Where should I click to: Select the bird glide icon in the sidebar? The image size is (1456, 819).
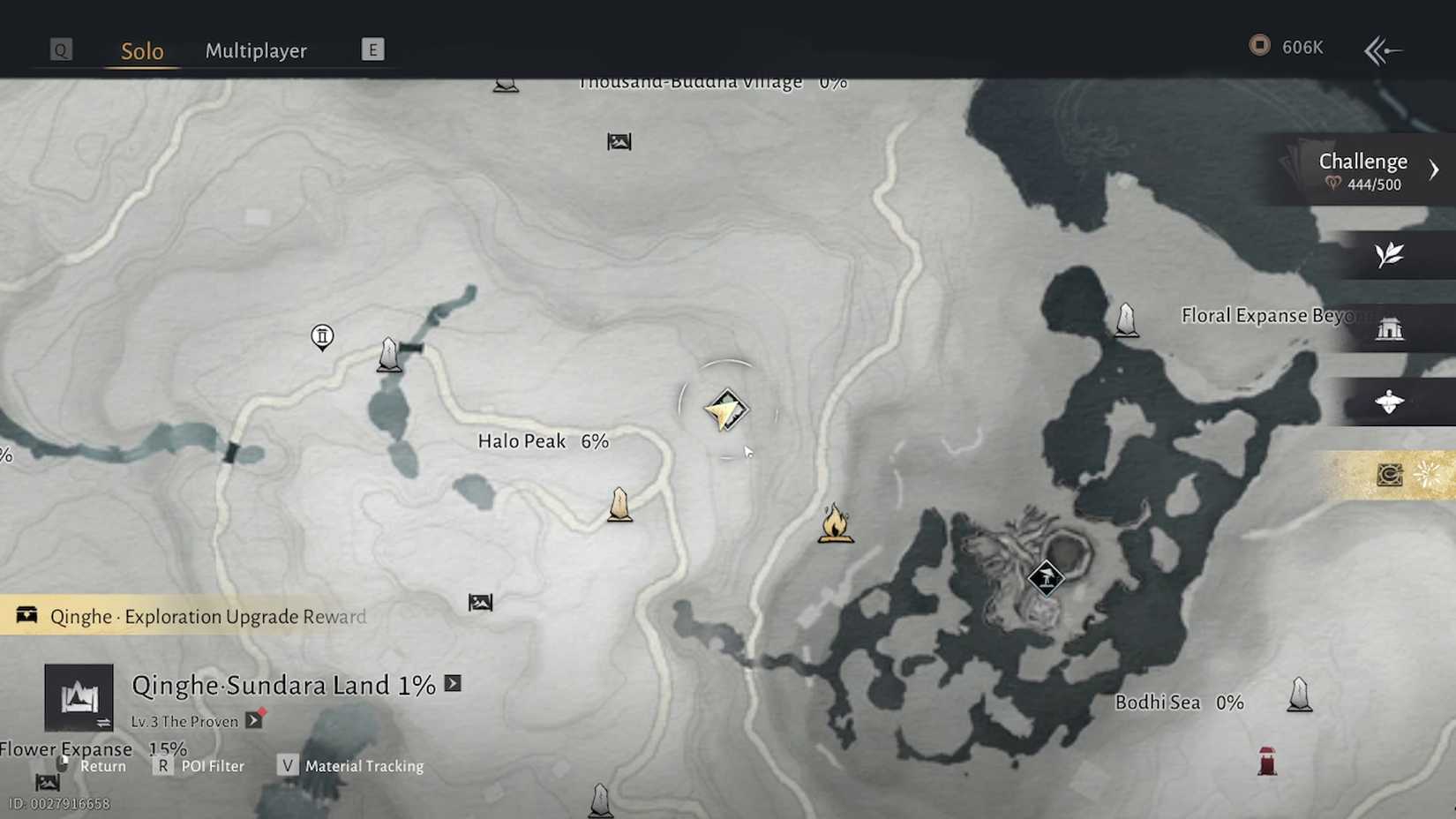[x=1390, y=402]
